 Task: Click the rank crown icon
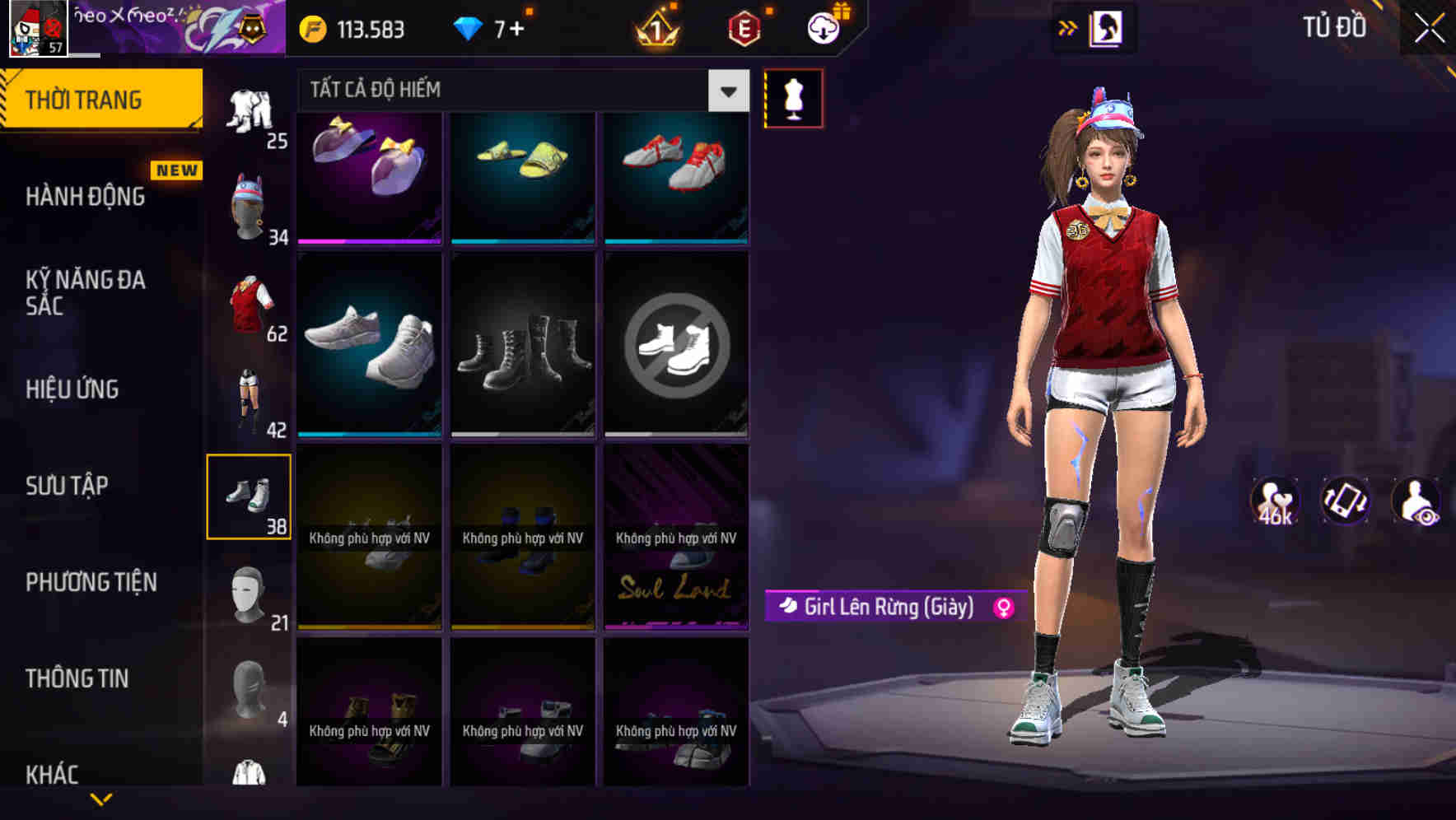pos(655,27)
